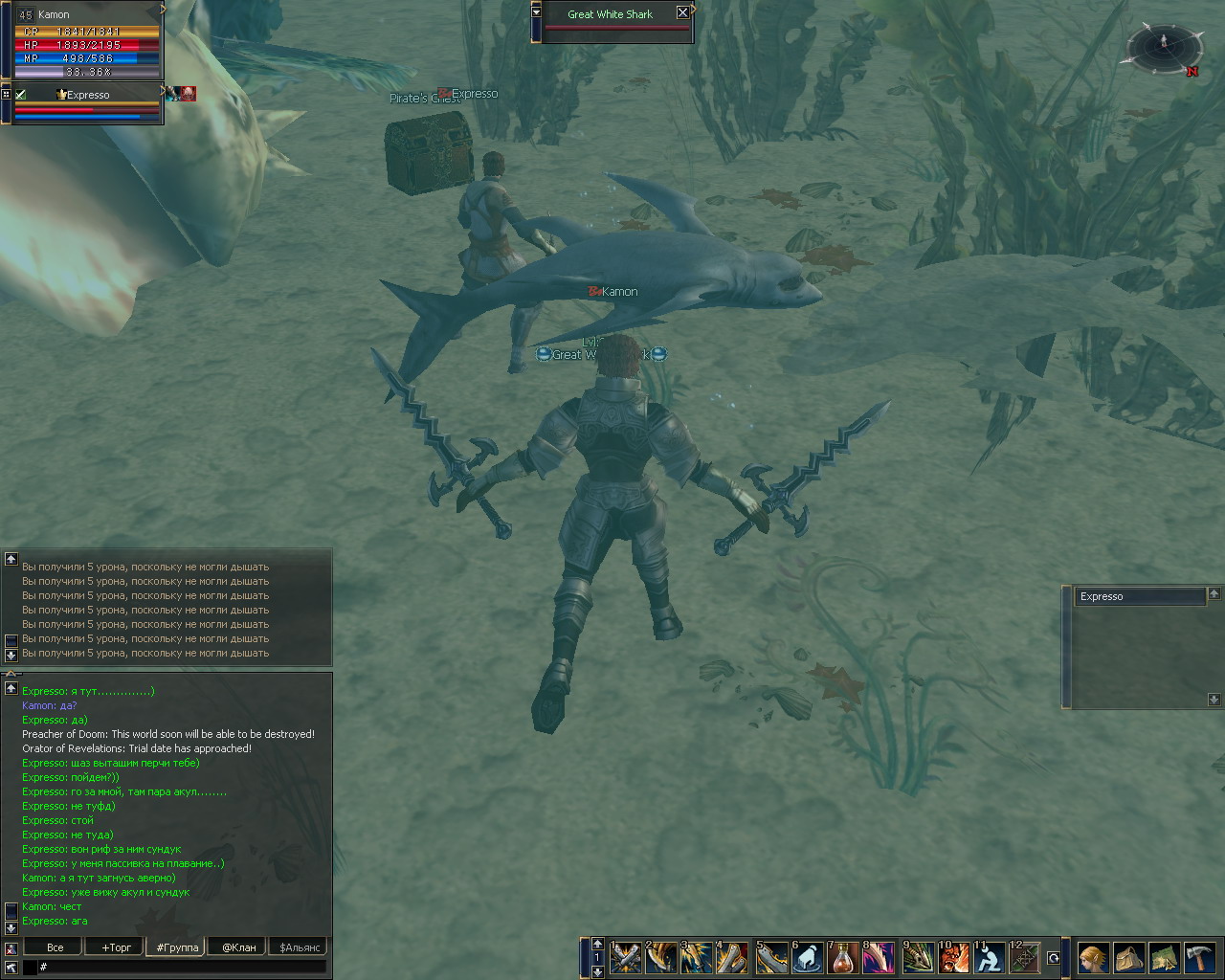Screen dimensions: 1225x980
Task: Switch hotbar page with the up arrow
Action: coord(598,944)
